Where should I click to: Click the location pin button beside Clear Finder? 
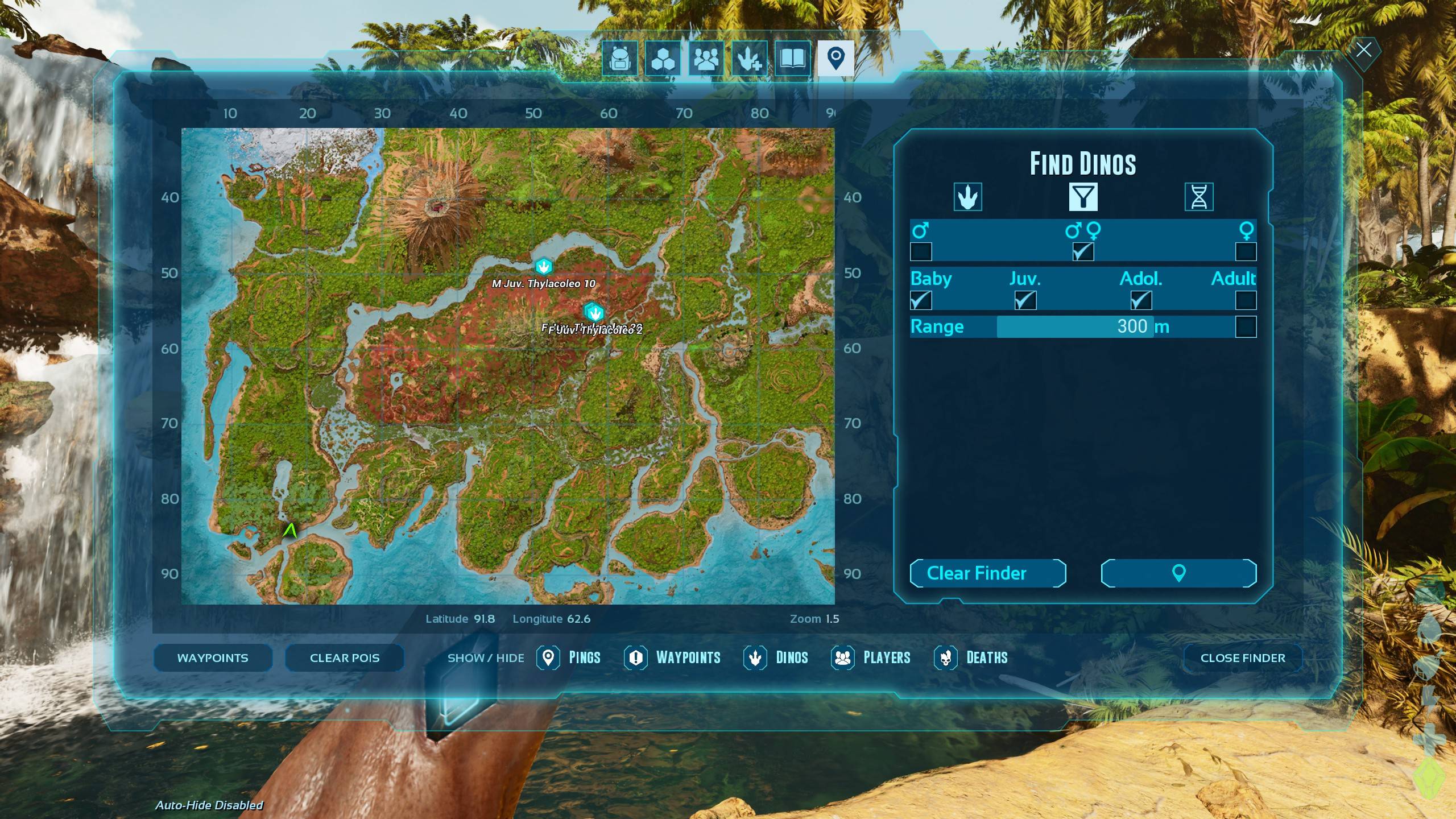(1178, 573)
